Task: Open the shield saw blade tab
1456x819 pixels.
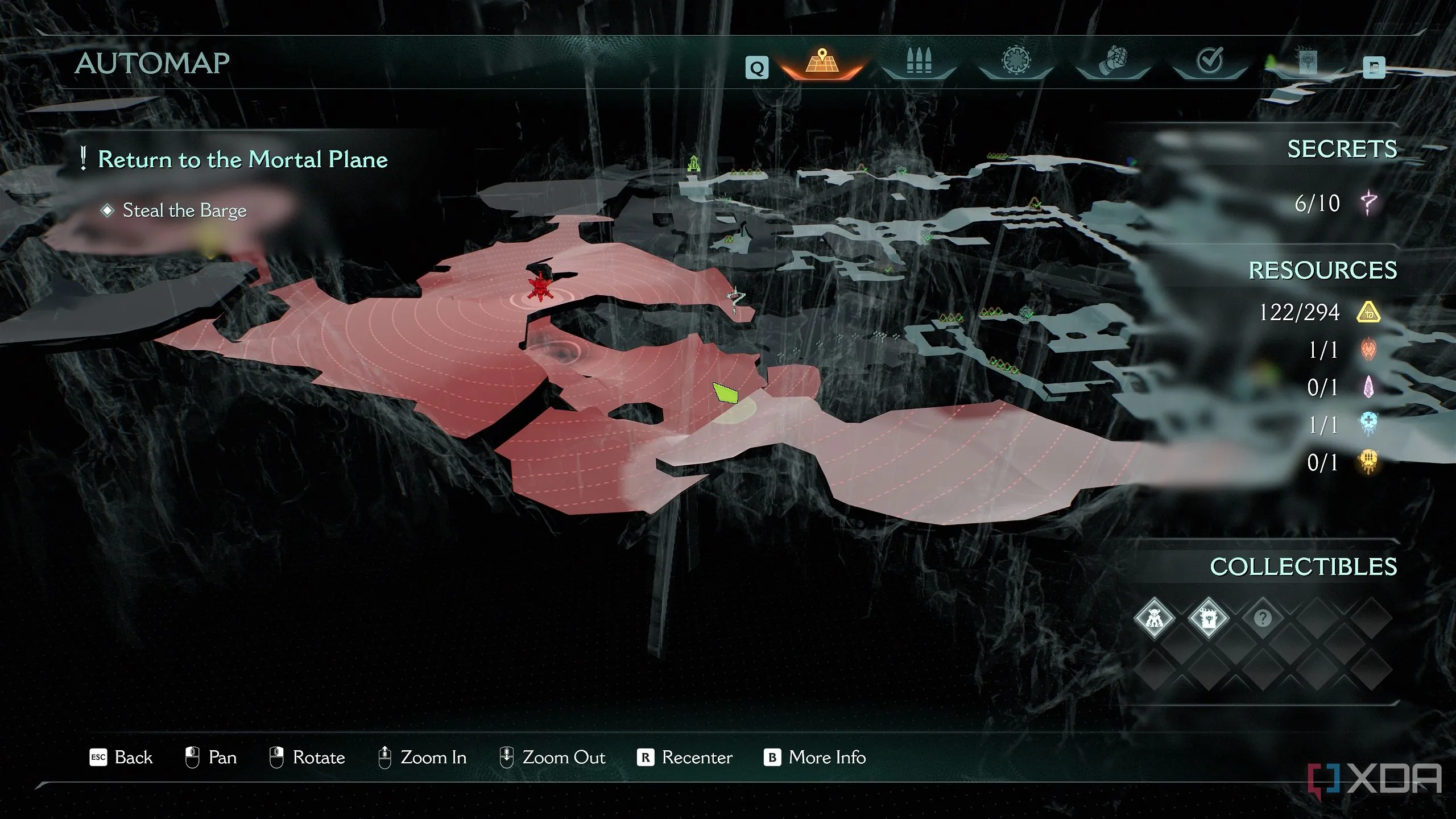Action: coord(1015,61)
